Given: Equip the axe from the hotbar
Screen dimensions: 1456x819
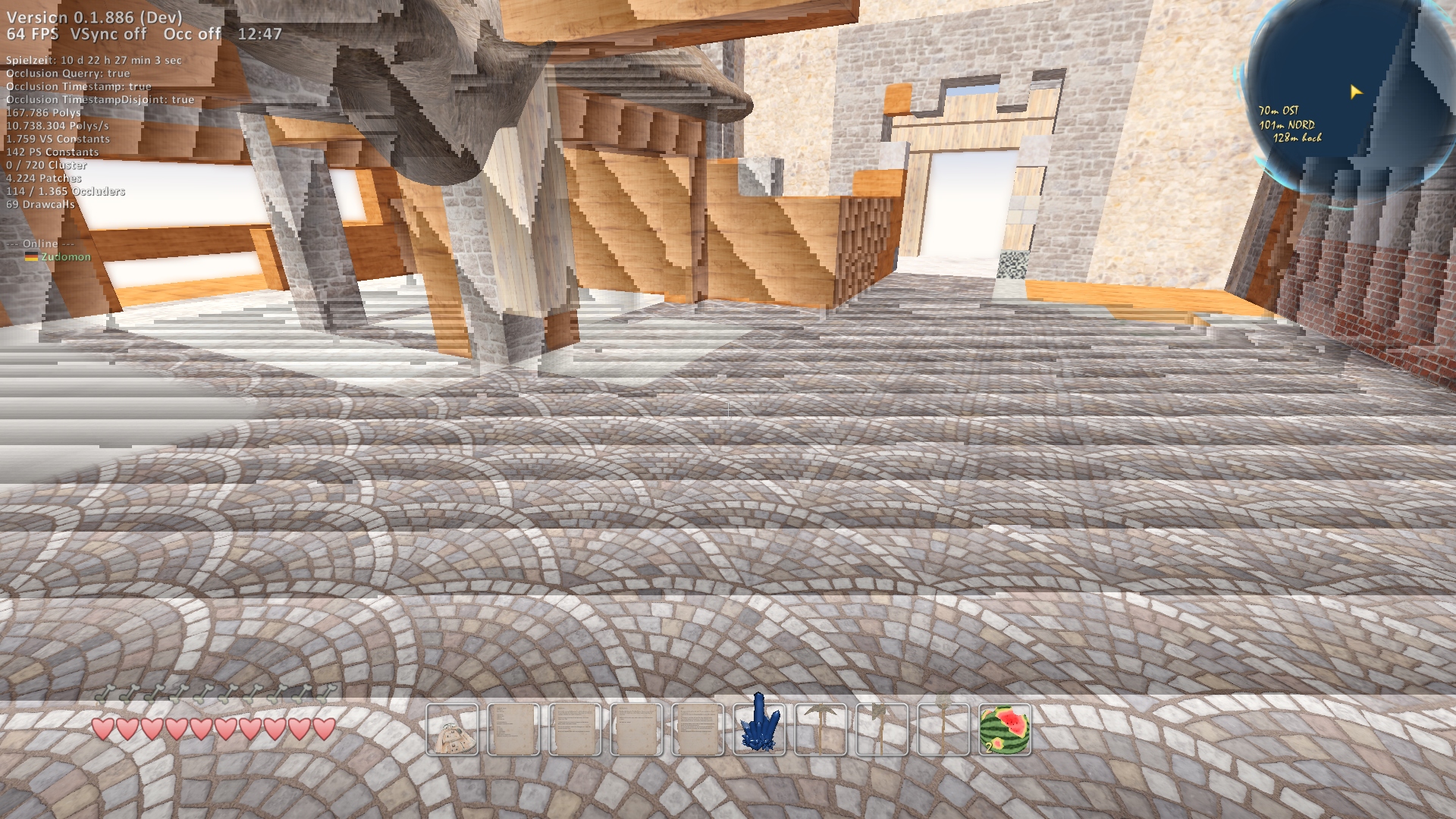Looking at the screenshot, I should click(x=882, y=730).
